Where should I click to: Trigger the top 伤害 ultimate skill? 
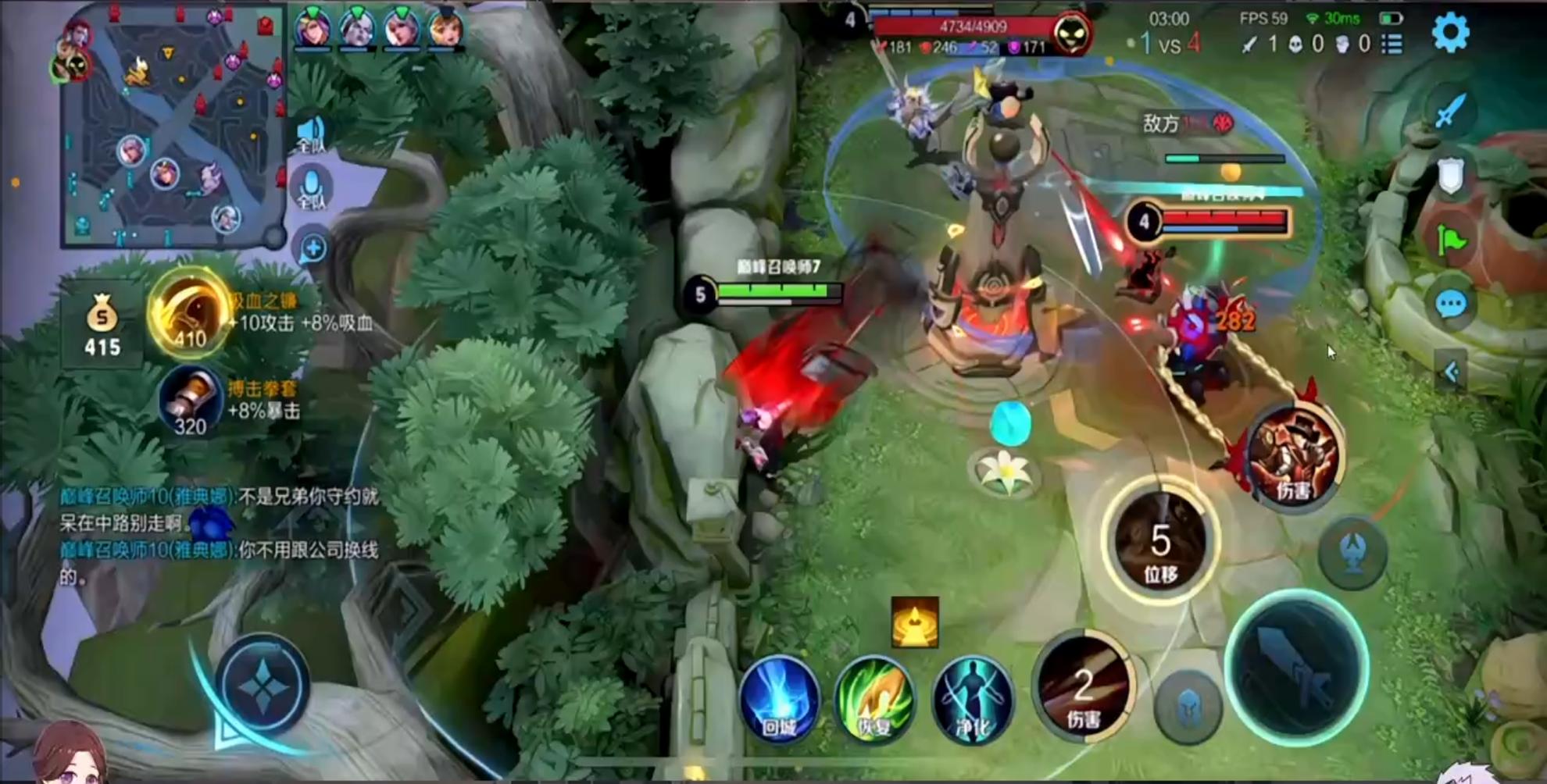coord(1293,457)
